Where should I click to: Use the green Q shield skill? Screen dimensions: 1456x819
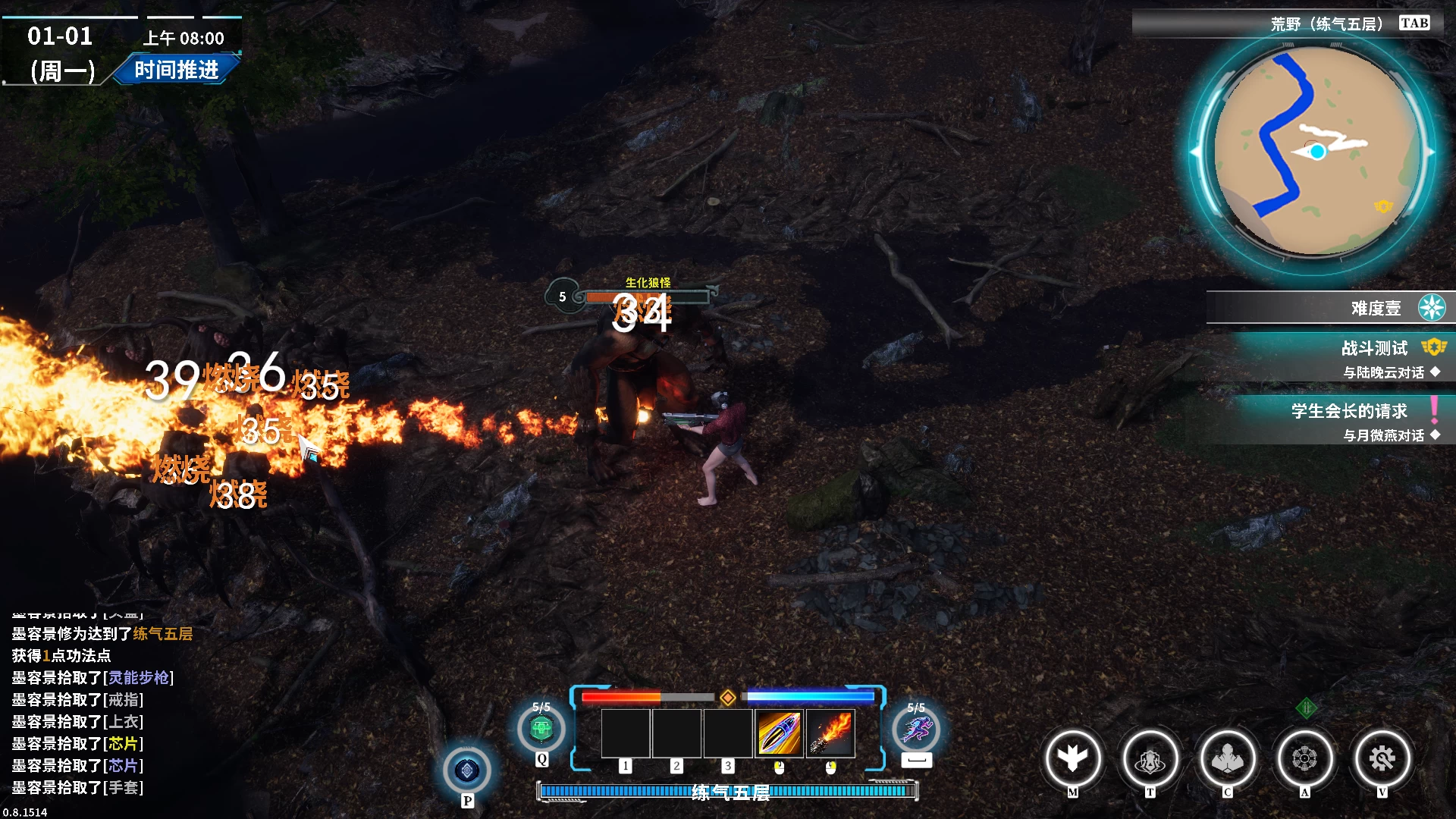[x=541, y=728]
